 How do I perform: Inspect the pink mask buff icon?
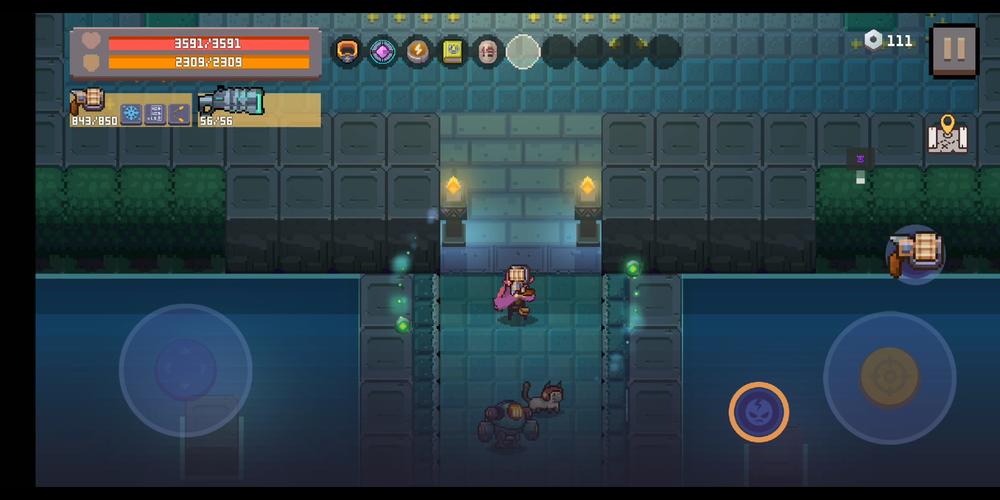point(487,51)
